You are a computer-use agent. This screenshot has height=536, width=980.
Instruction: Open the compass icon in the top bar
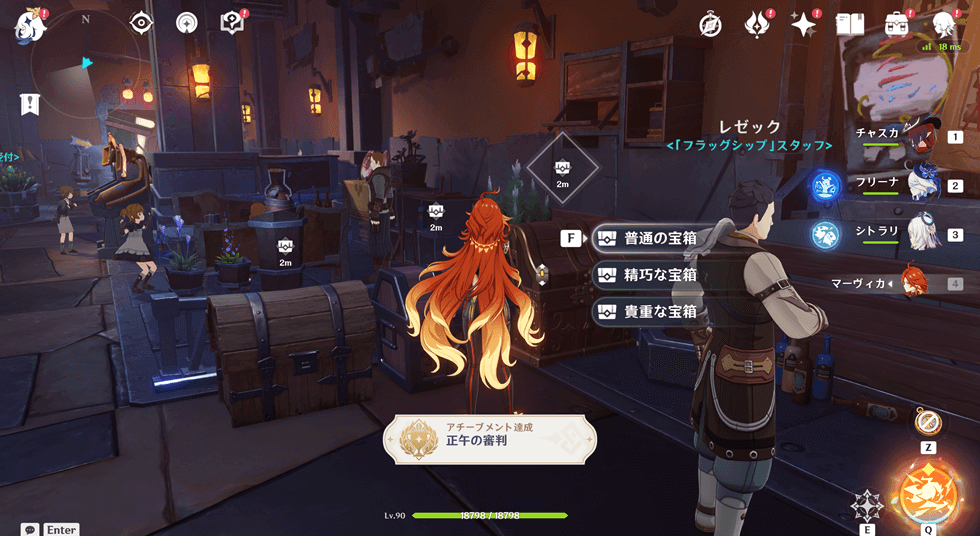(710, 25)
